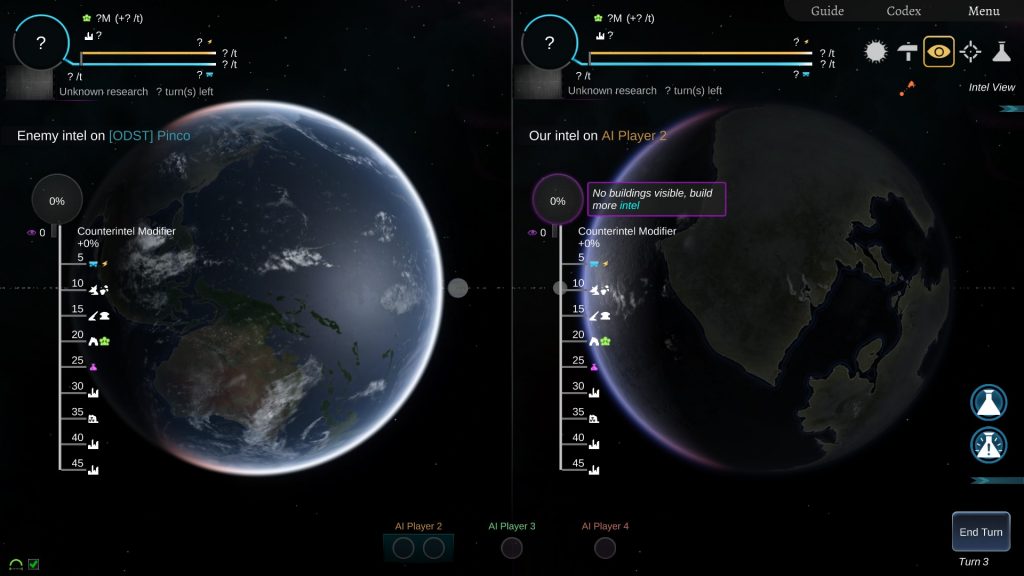Viewport: 1024px width, 576px height.
Task: Open the Guide
Action: click(x=826, y=11)
